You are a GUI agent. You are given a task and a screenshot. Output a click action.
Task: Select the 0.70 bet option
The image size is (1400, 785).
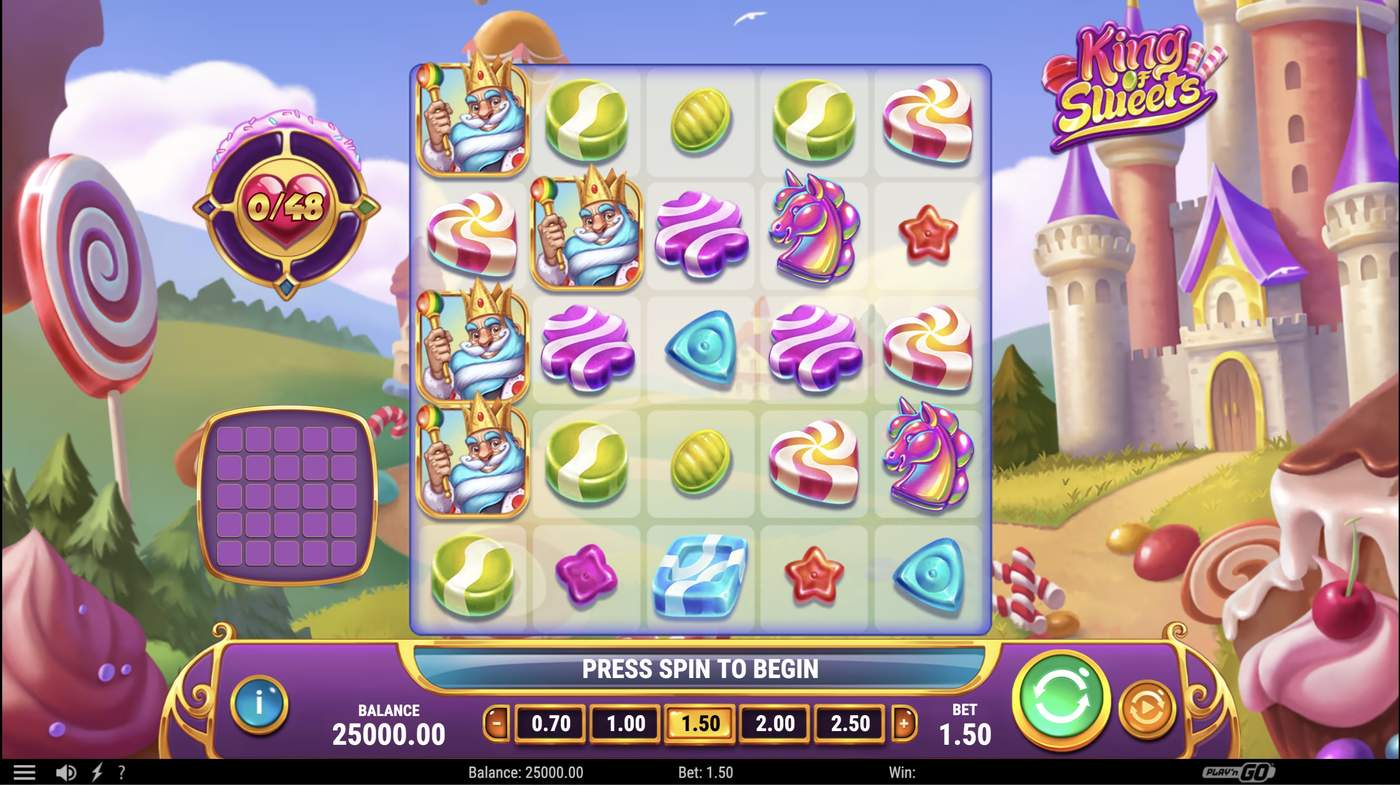549,722
